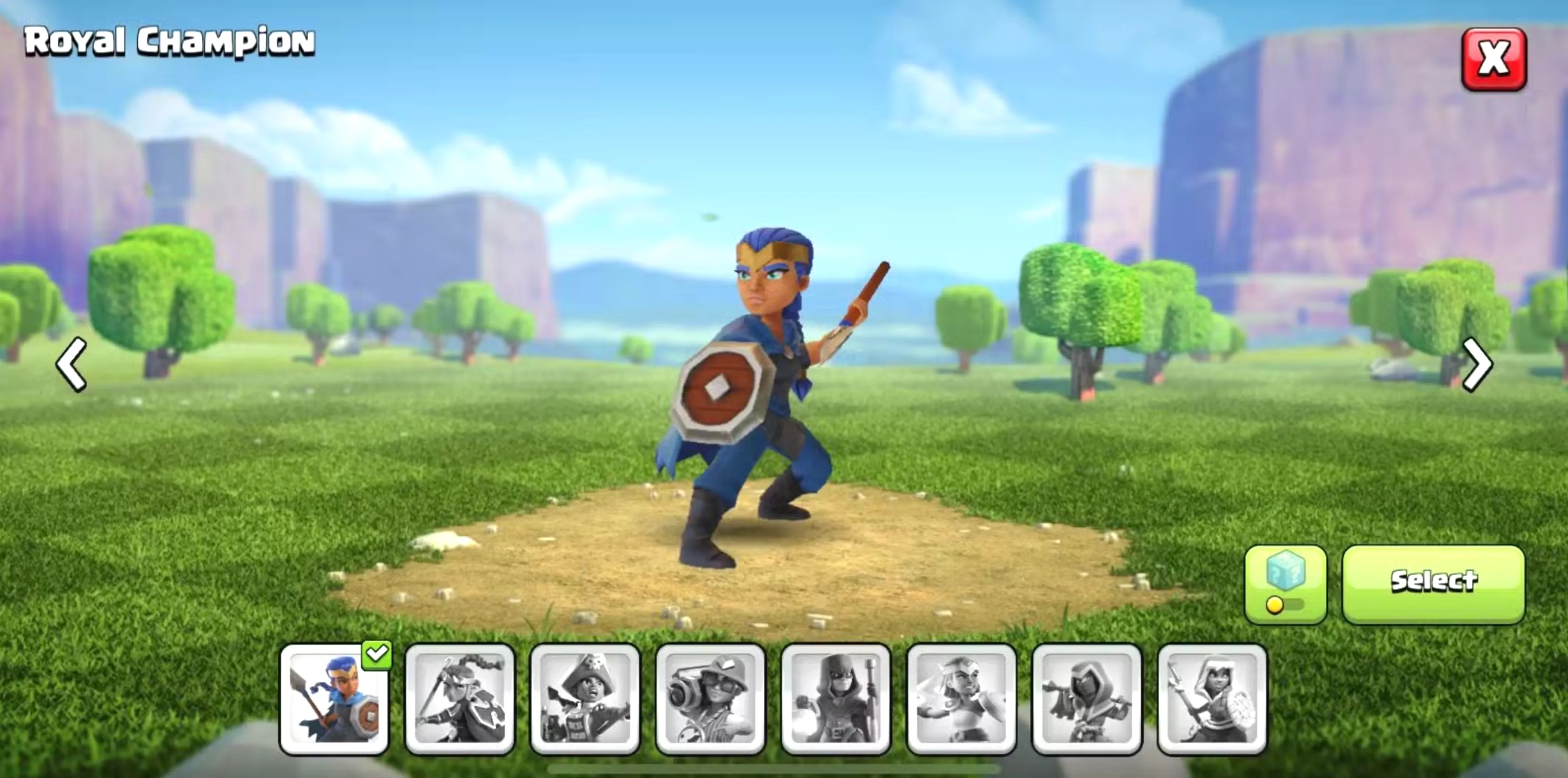Image resolution: width=1568 pixels, height=778 pixels.
Task: Choose the boombox and sunglasses skin
Action: point(710,699)
